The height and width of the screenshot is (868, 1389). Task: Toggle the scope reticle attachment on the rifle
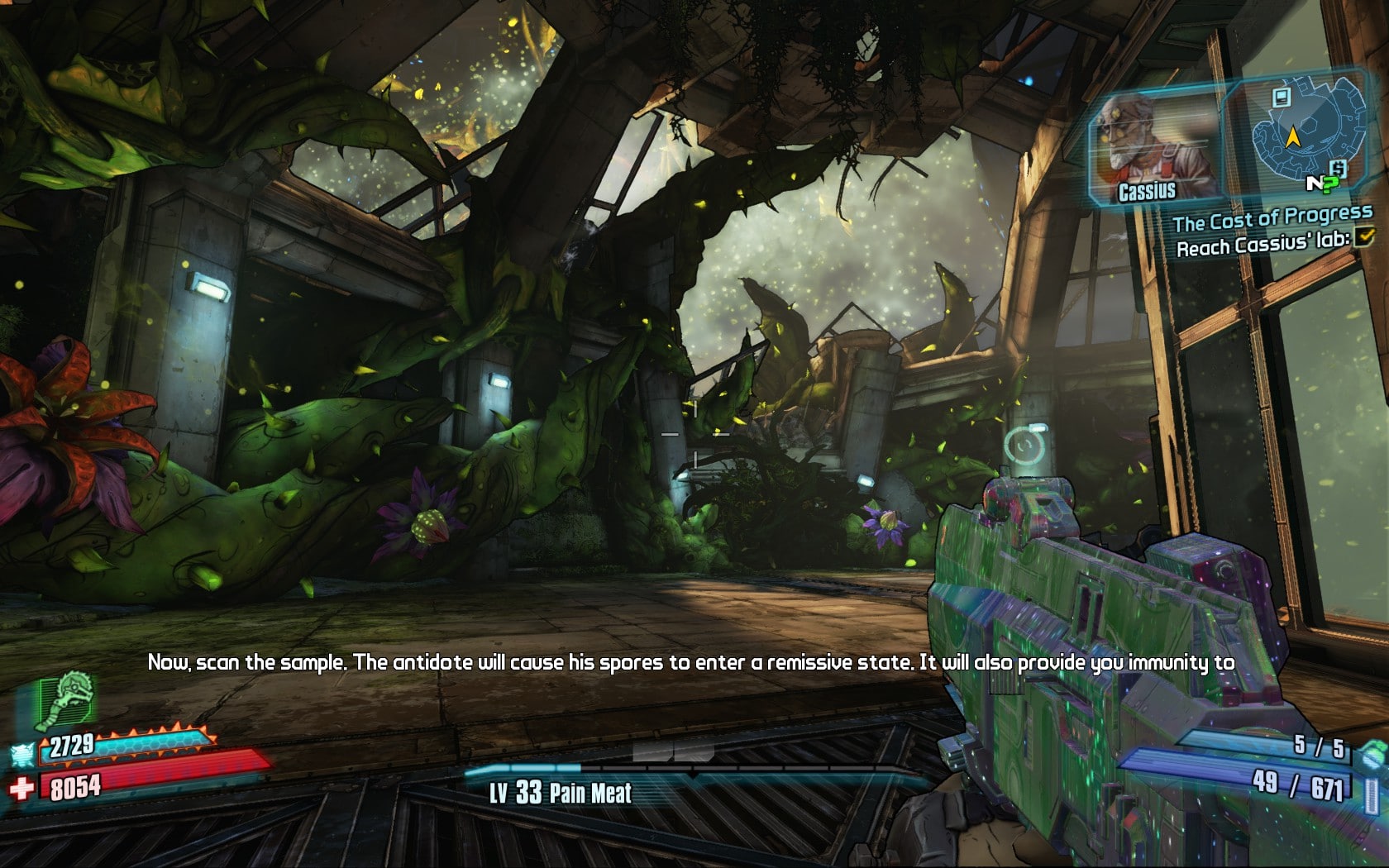1025,446
